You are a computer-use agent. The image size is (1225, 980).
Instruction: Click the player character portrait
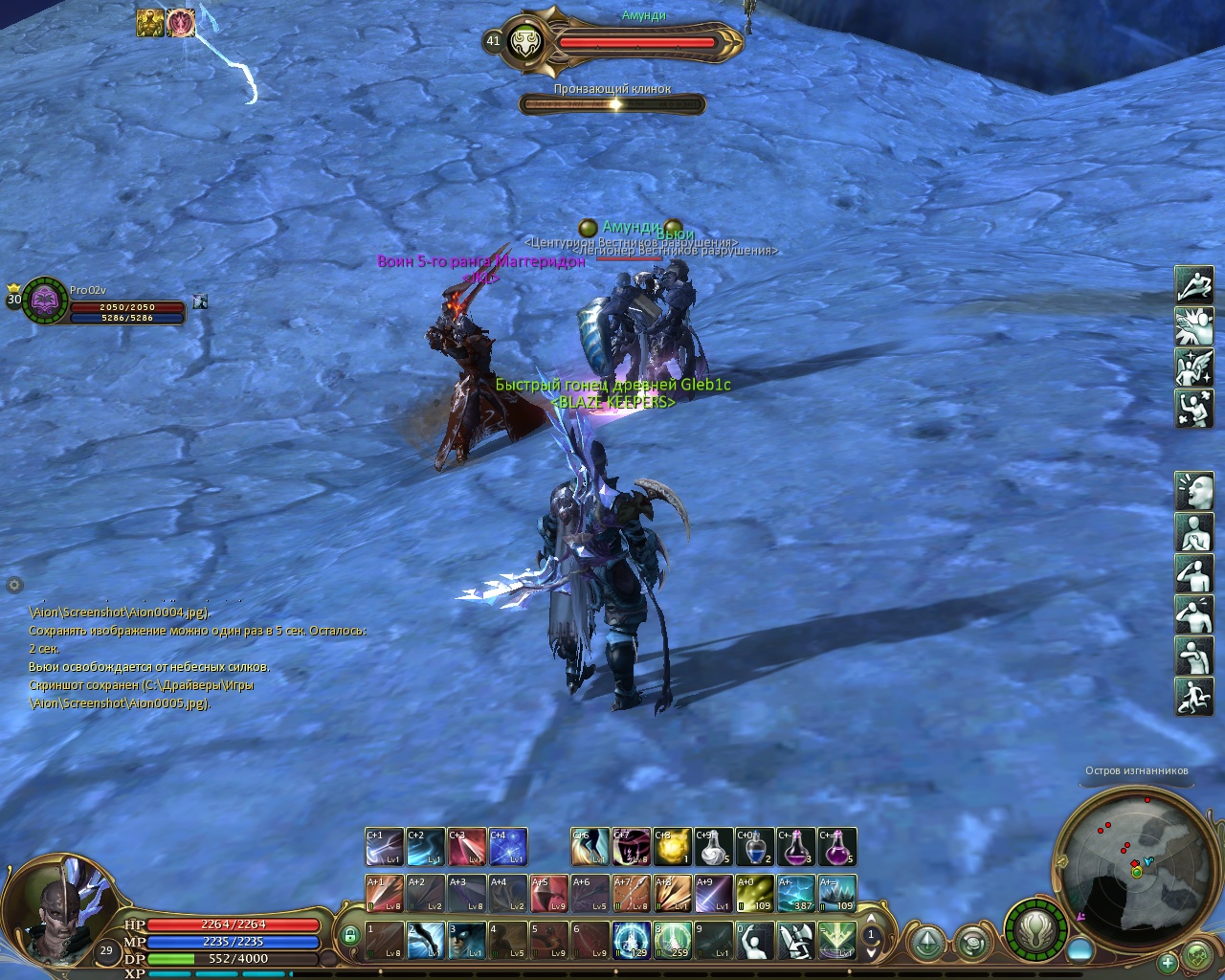pyautogui.click(x=59, y=911)
